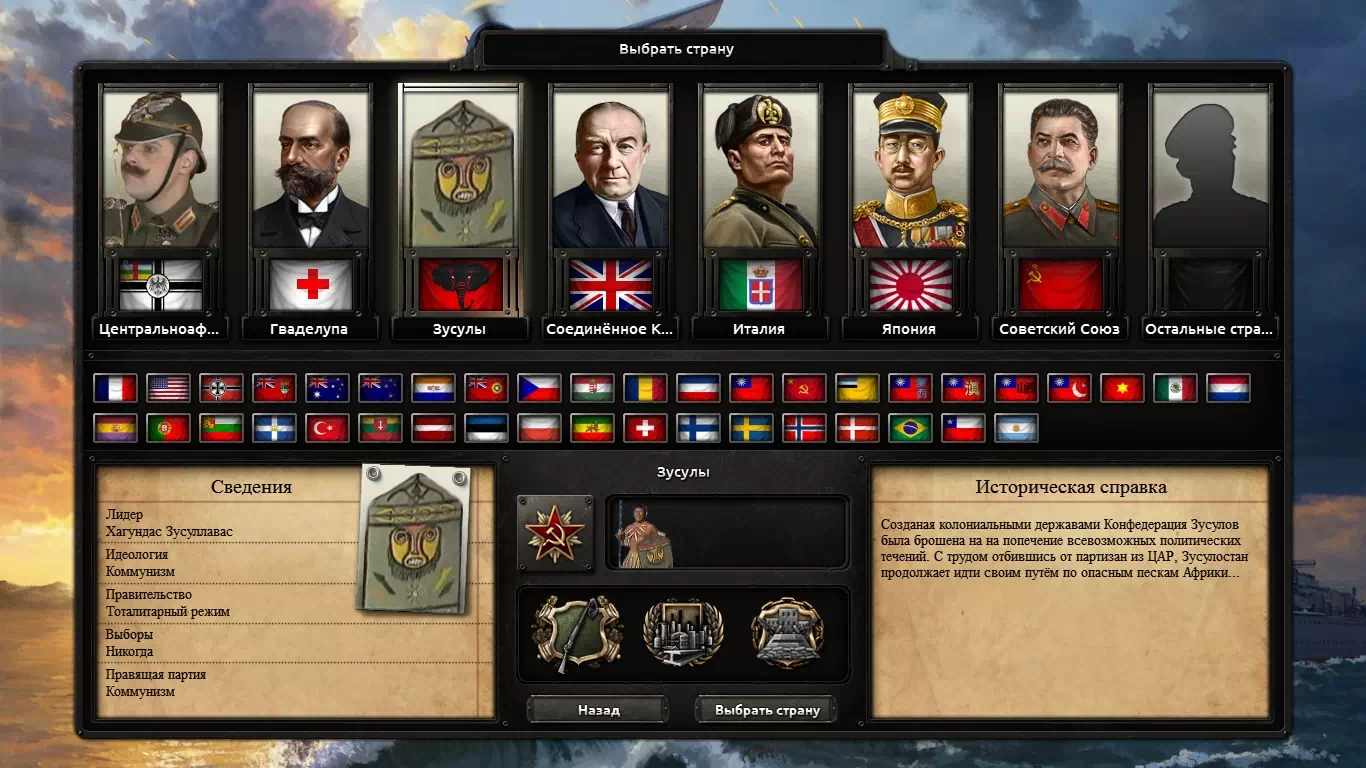Pick the Sweden flag
Image resolution: width=1366 pixels, height=768 pixels.
click(751, 428)
